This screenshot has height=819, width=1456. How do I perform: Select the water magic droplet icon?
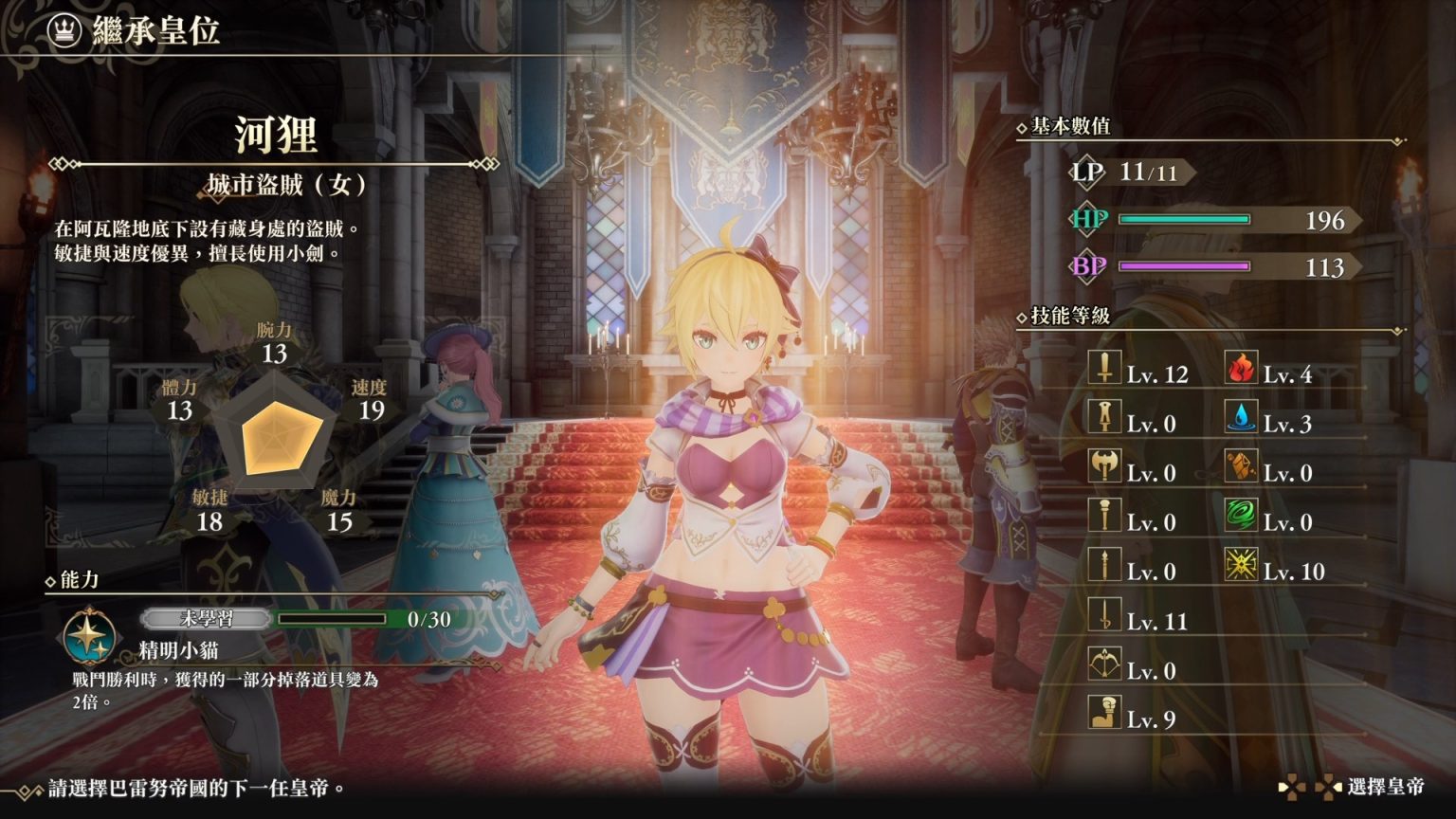[x=1240, y=416]
